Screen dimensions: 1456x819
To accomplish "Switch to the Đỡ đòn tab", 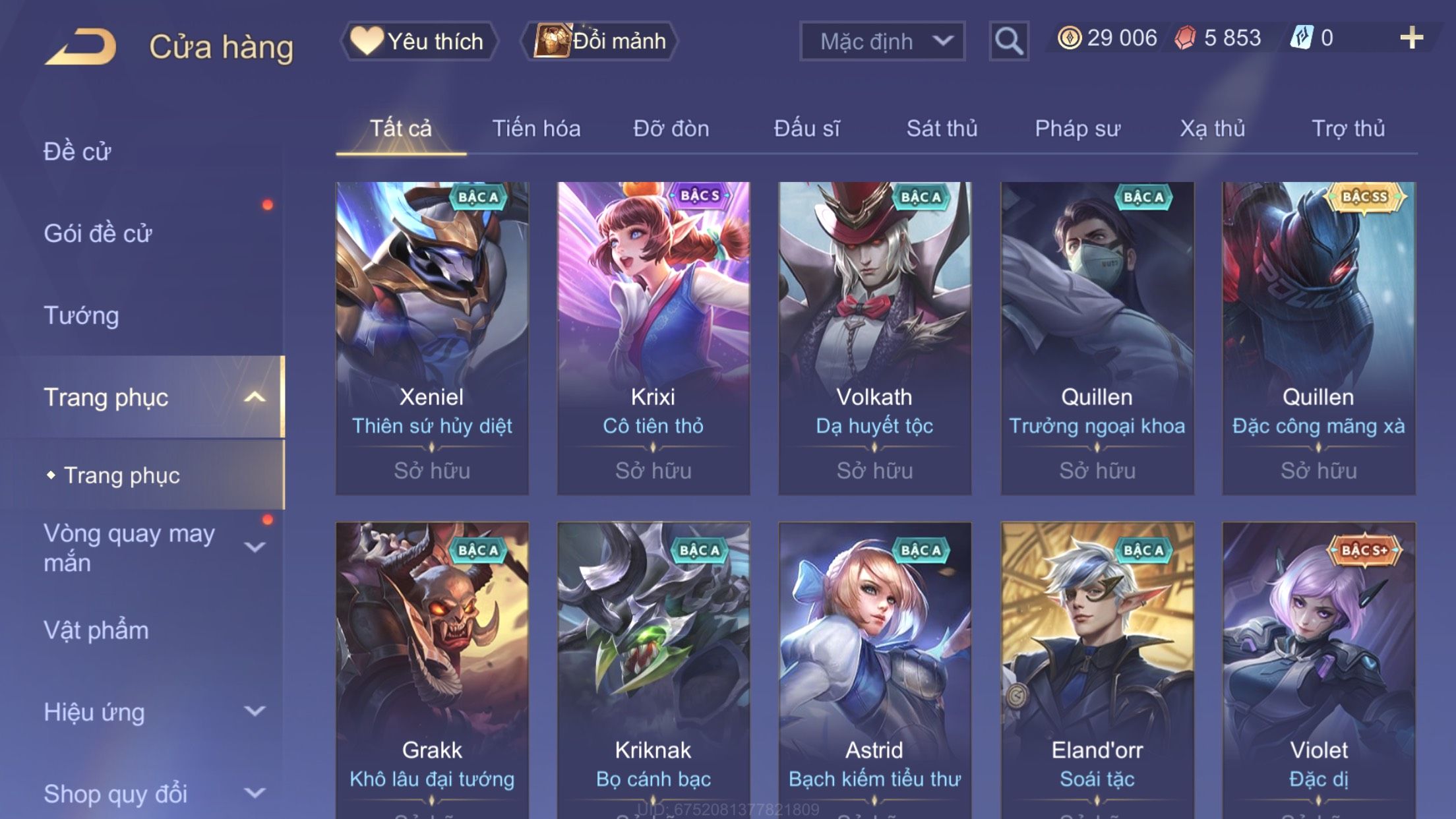I will [x=671, y=129].
